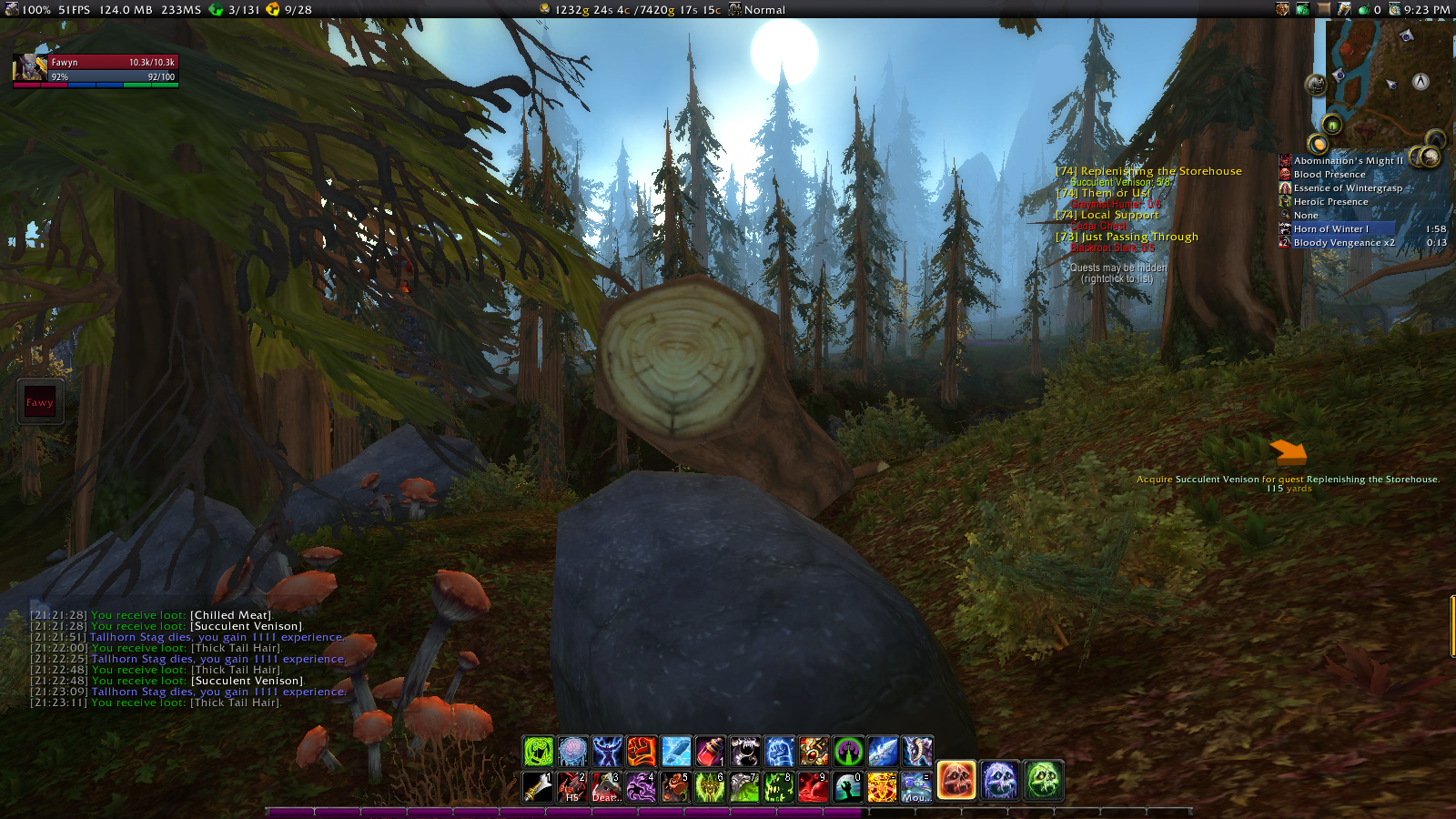Screen dimensions: 1456x819
Task: Cast the Death ability in slot 3
Action: (x=606, y=786)
